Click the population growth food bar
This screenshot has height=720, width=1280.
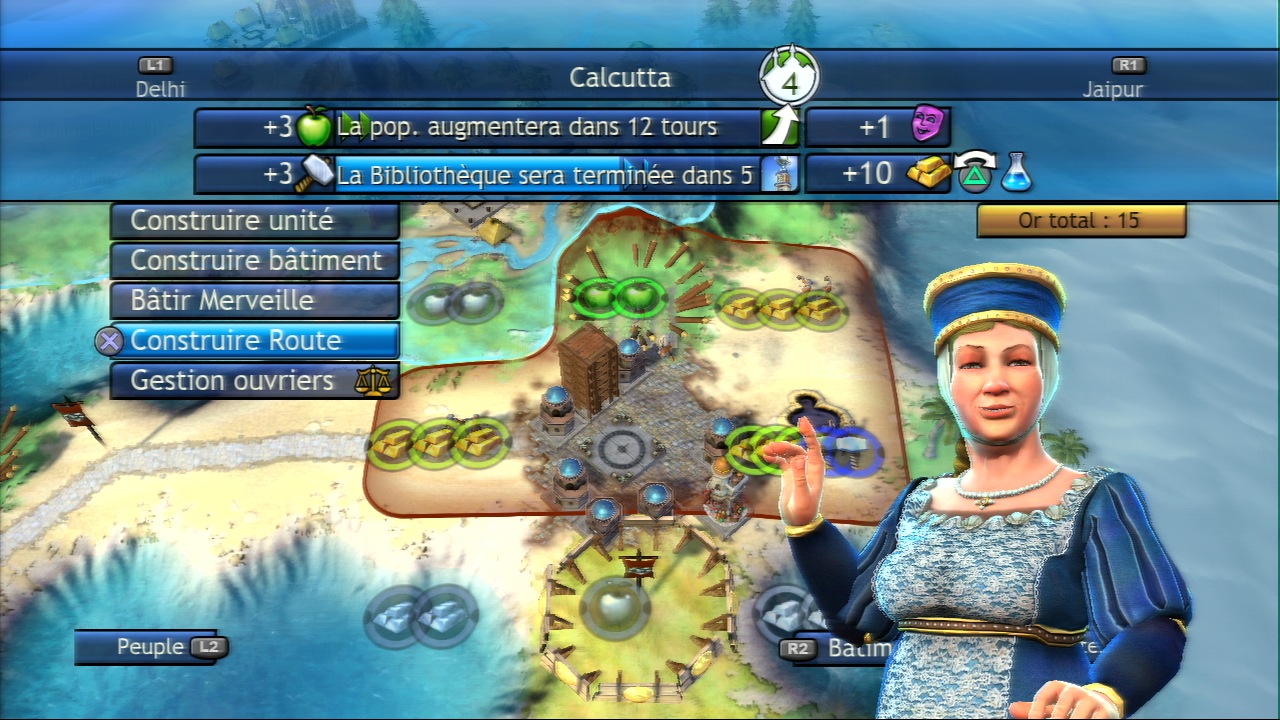tap(548, 127)
